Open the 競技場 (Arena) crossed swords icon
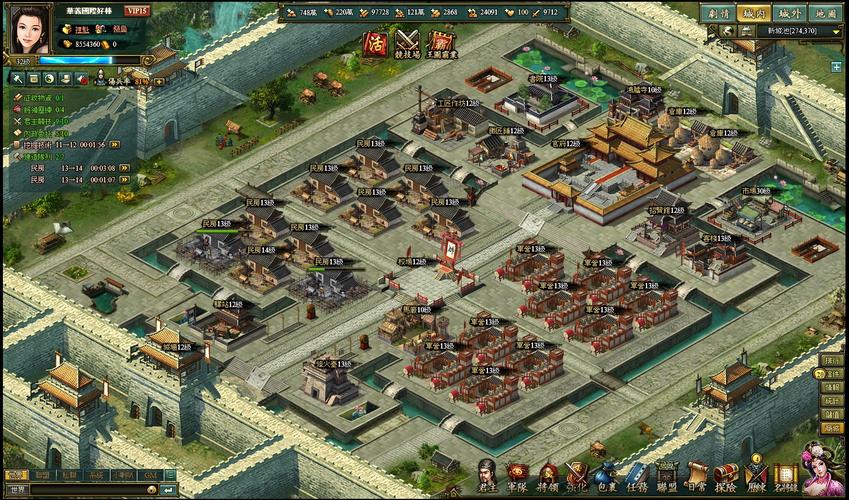 pos(406,42)
